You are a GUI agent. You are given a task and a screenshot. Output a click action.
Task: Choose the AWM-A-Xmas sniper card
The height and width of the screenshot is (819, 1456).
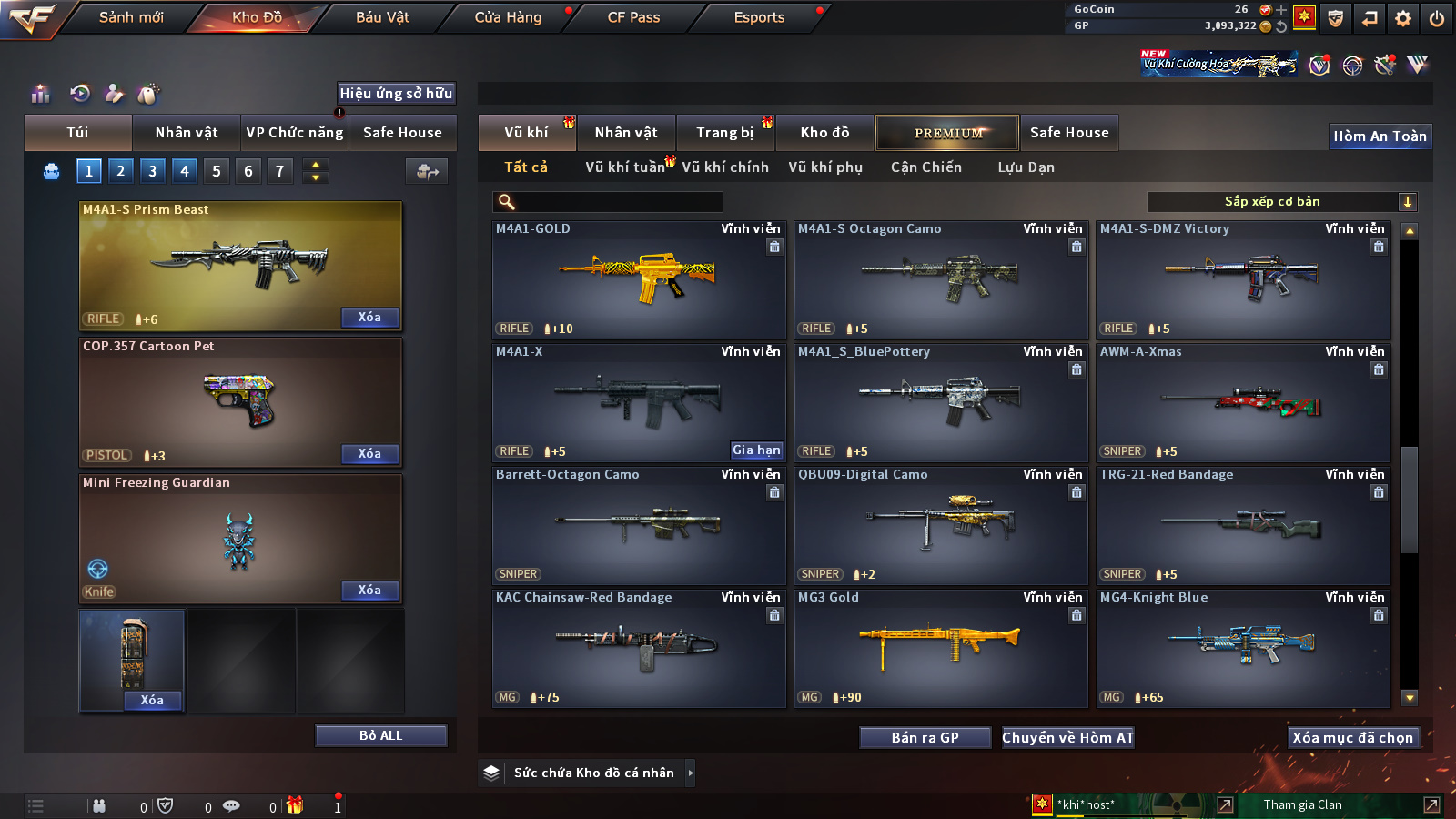tap(1243, 403)
